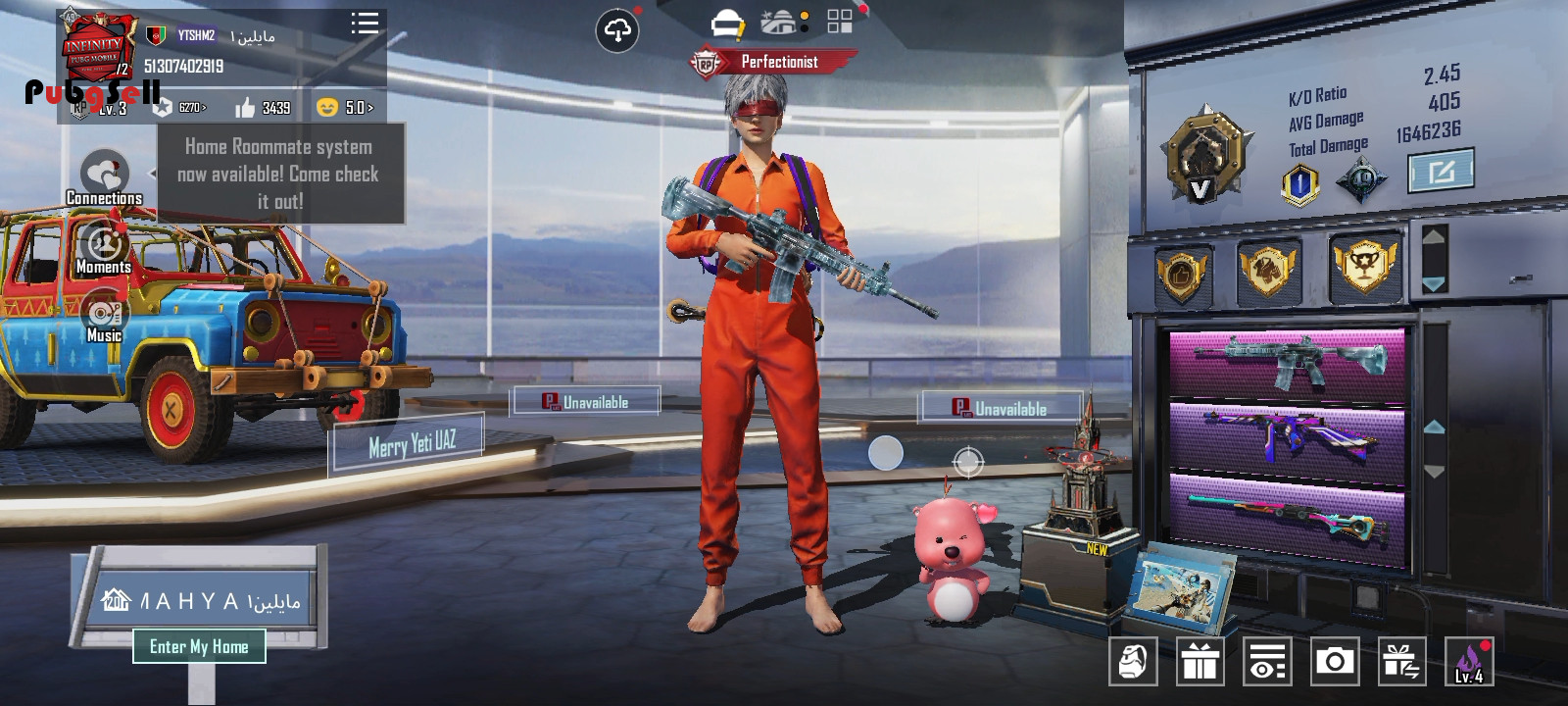The image size is (1568, 706).
Task: Open the Music player icon
Action: click(x=104, y=314)
